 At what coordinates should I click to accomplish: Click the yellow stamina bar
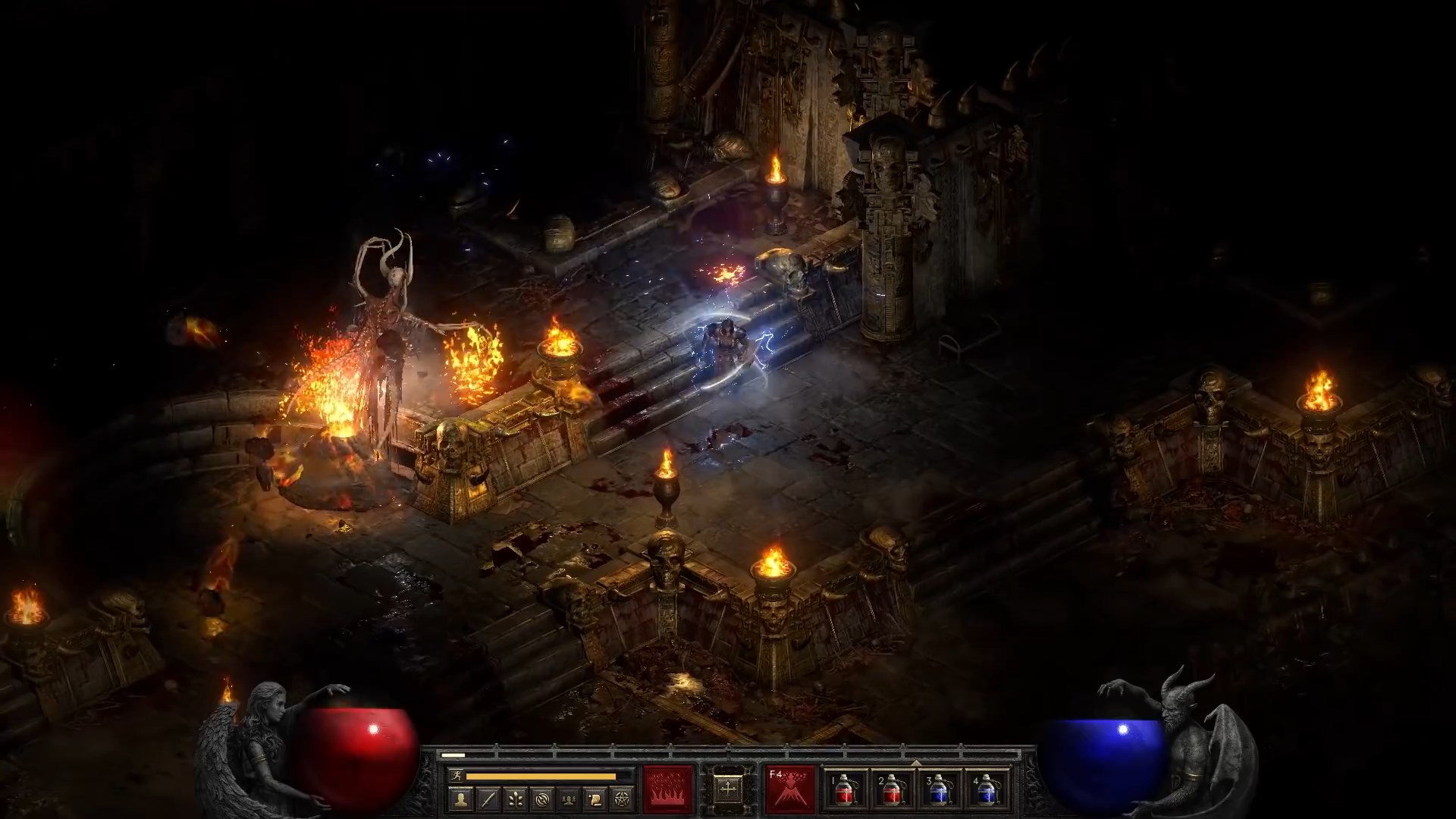coord(540,776)
